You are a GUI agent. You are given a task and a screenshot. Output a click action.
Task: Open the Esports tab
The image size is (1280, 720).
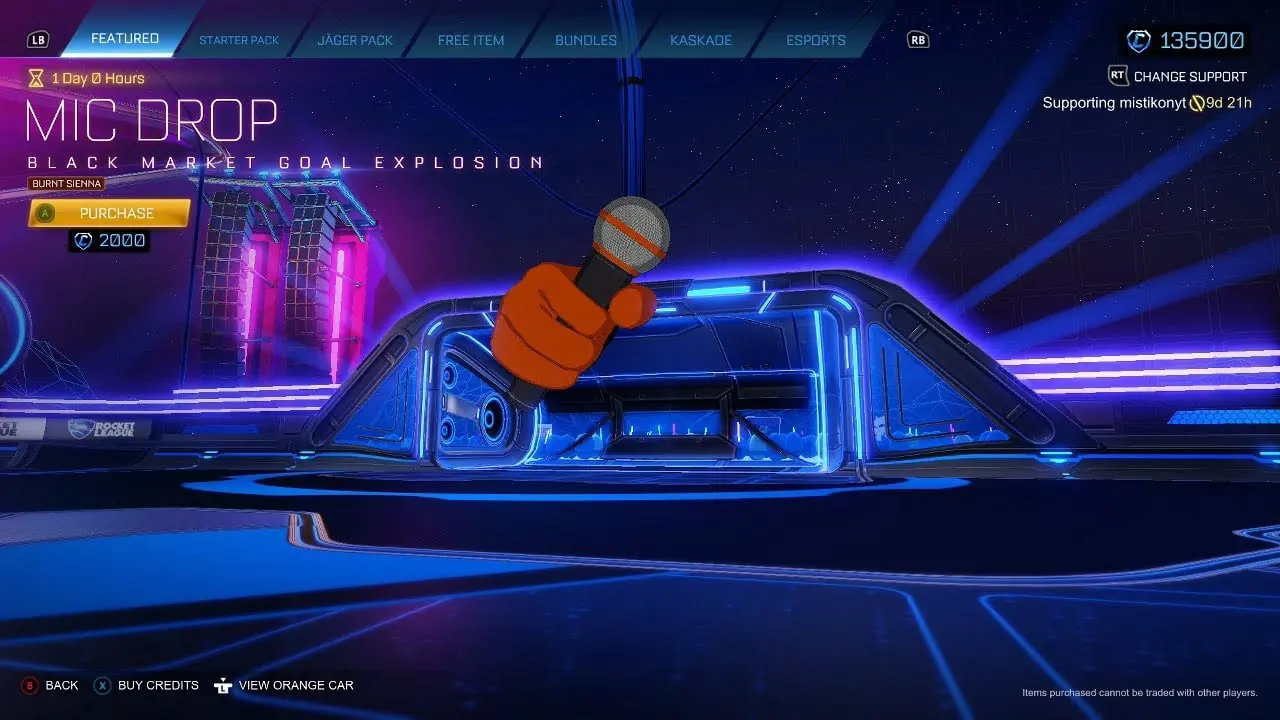[815, 39]
